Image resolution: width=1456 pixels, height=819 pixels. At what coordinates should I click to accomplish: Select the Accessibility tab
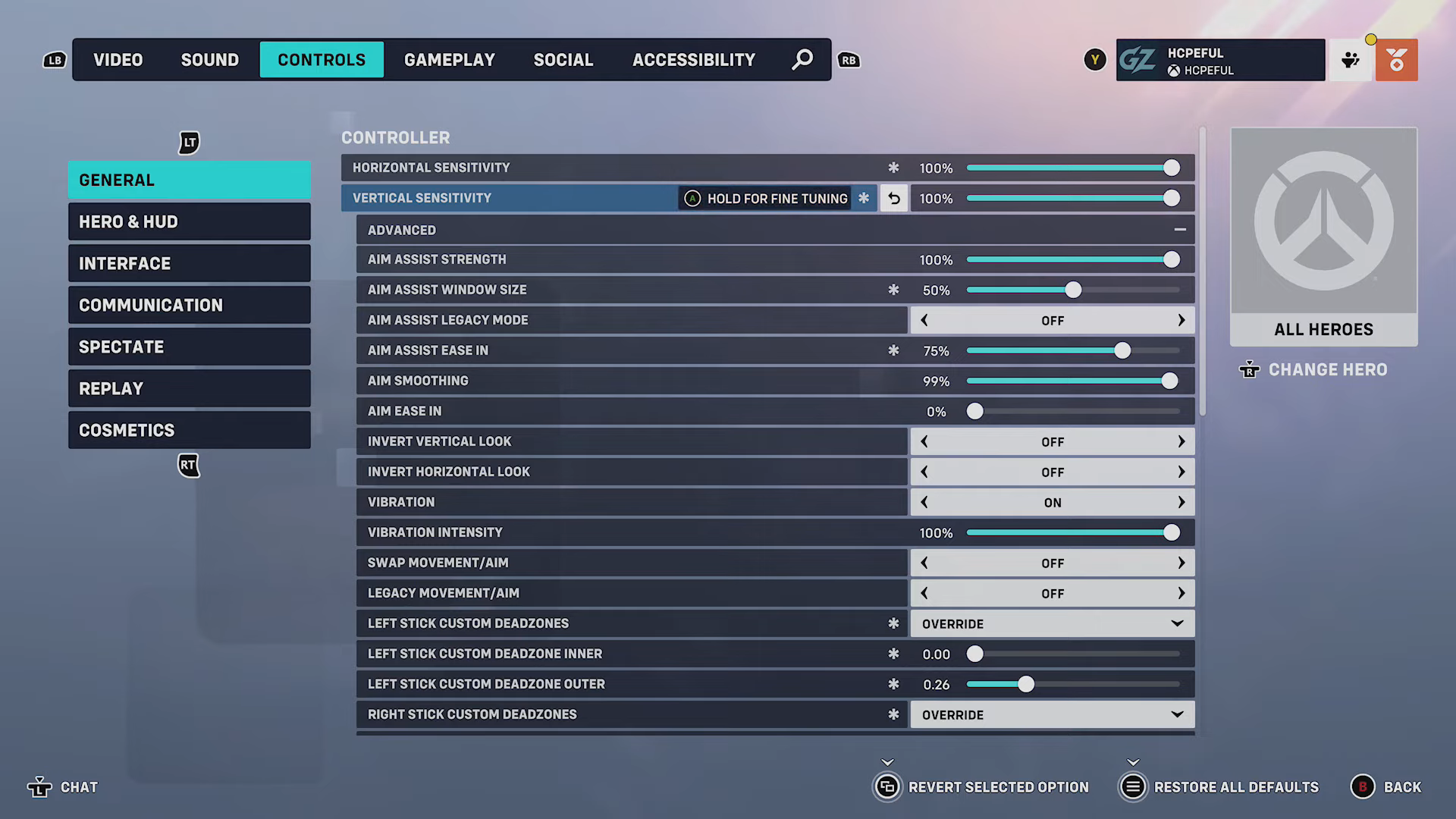click(x=693, y=59)
